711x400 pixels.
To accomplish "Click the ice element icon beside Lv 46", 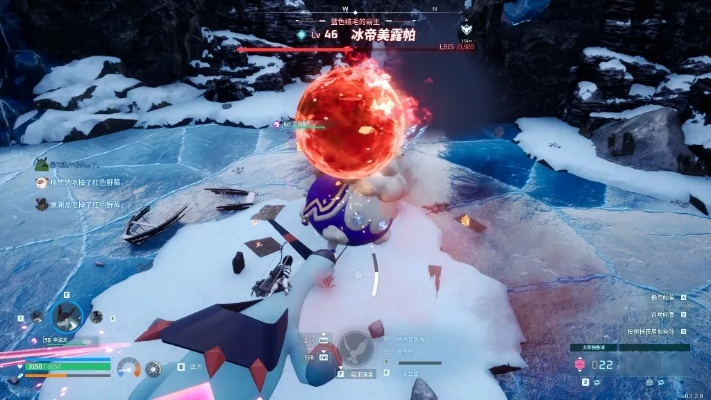I will click(x=302, y=34).
